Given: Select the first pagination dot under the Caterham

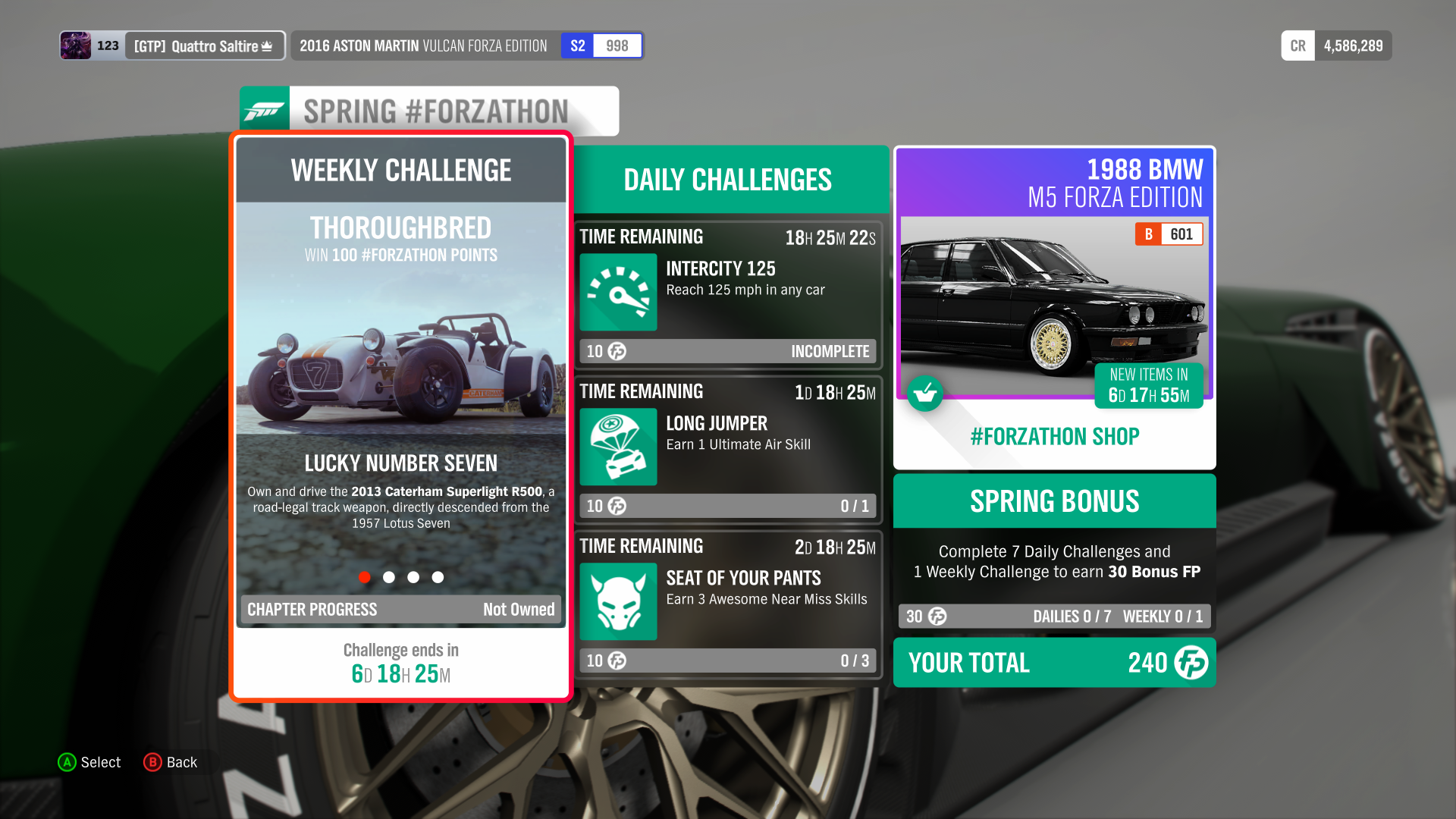Looking at the screenshot, I should pyautogui.click(x=365, y=577).
